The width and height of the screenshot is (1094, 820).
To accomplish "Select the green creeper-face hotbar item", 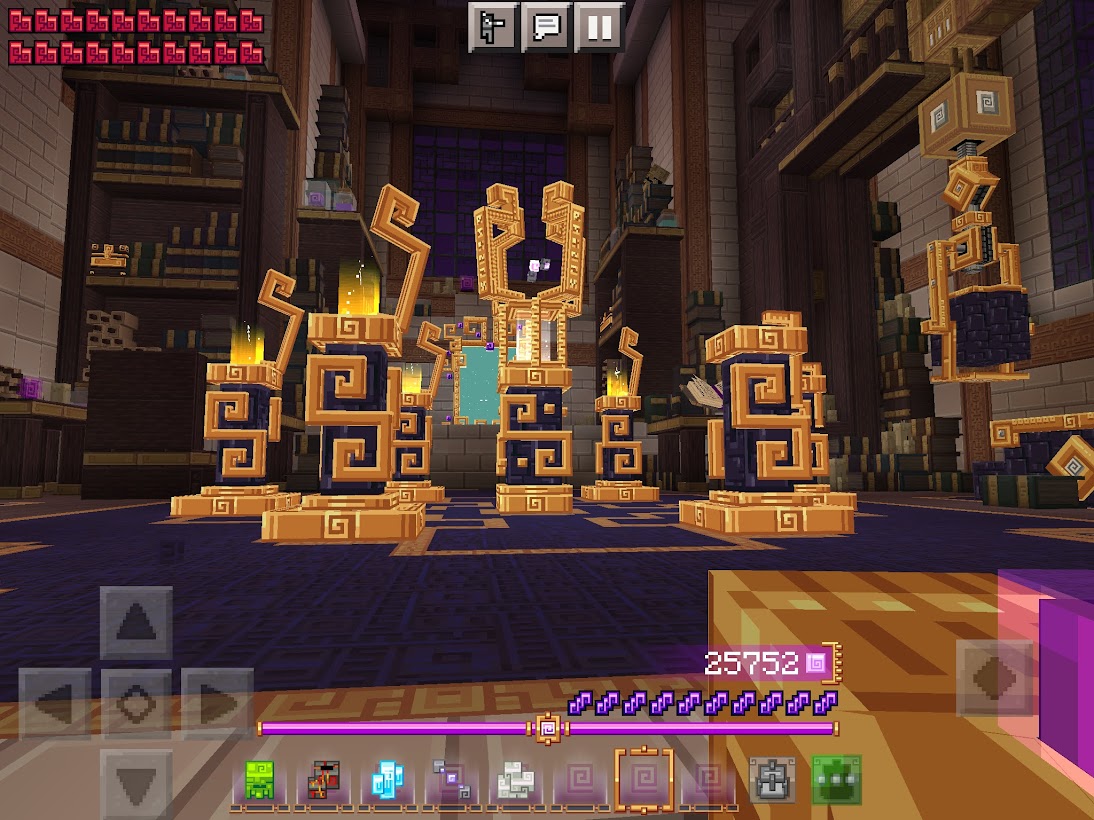I will [x=259, y=781].
